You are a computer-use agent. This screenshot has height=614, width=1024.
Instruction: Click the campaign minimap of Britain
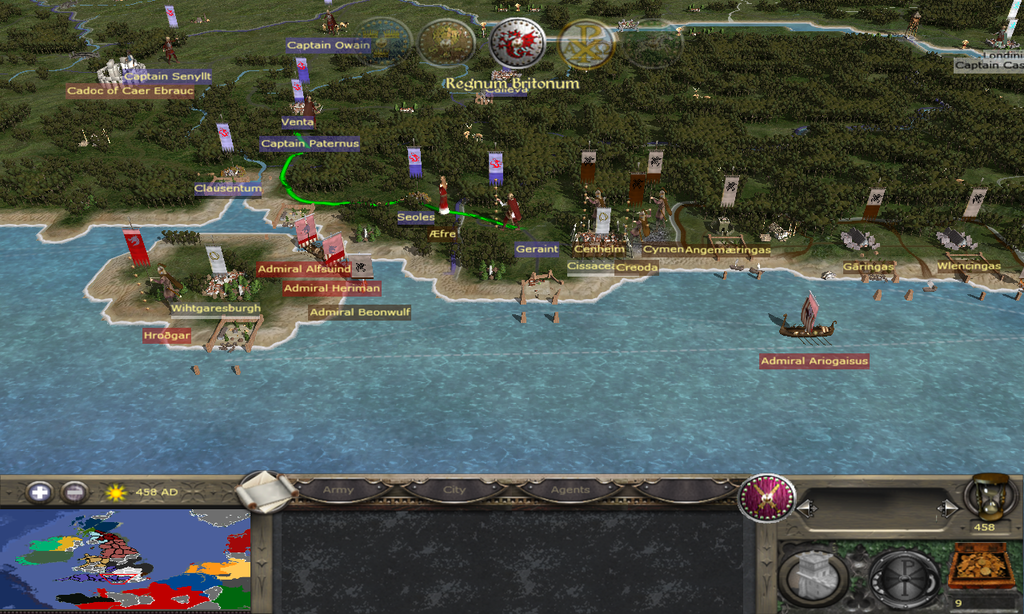click(125, 560)
